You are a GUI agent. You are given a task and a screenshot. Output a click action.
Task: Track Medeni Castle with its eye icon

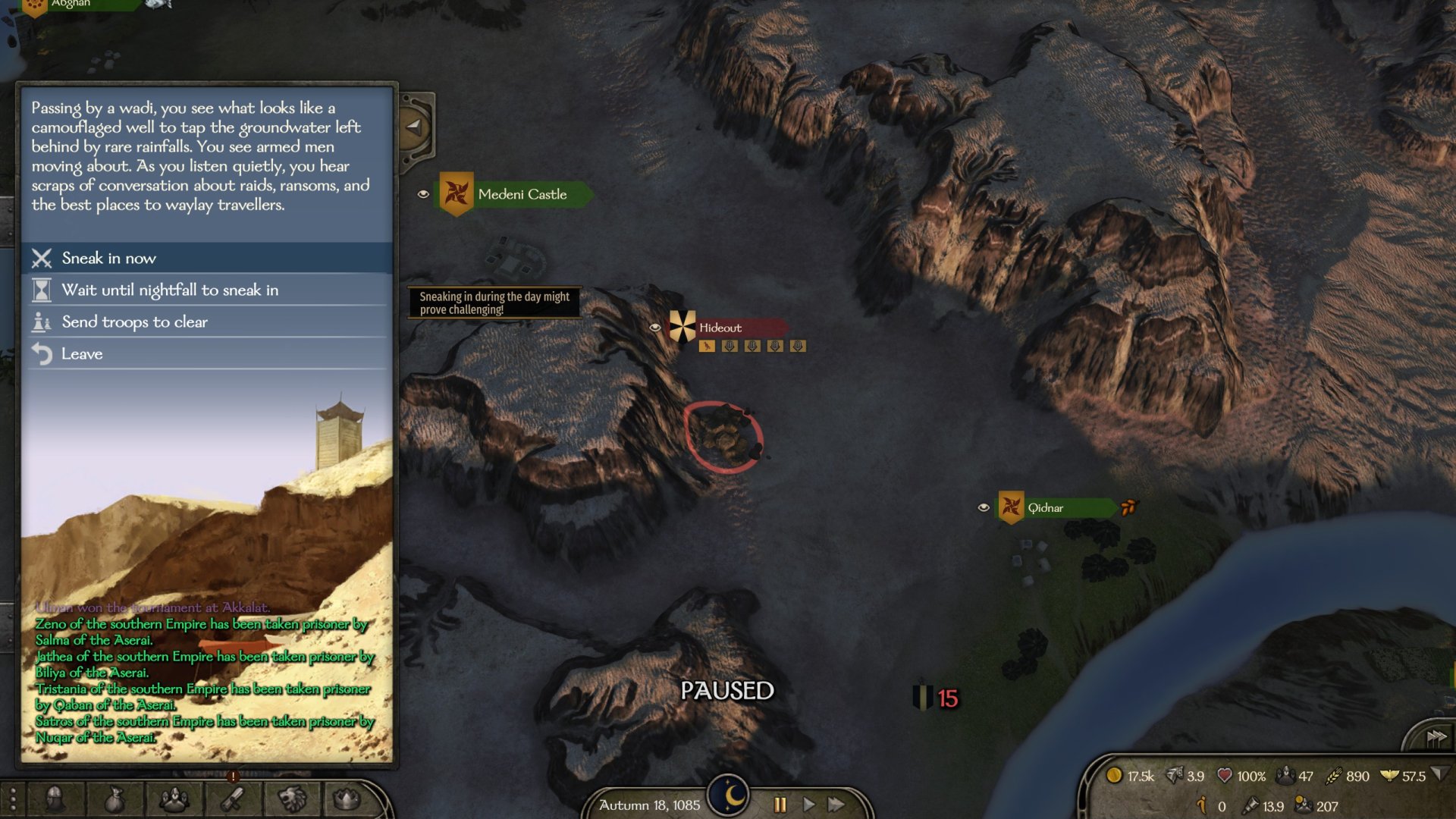click(x=423, y=194)
